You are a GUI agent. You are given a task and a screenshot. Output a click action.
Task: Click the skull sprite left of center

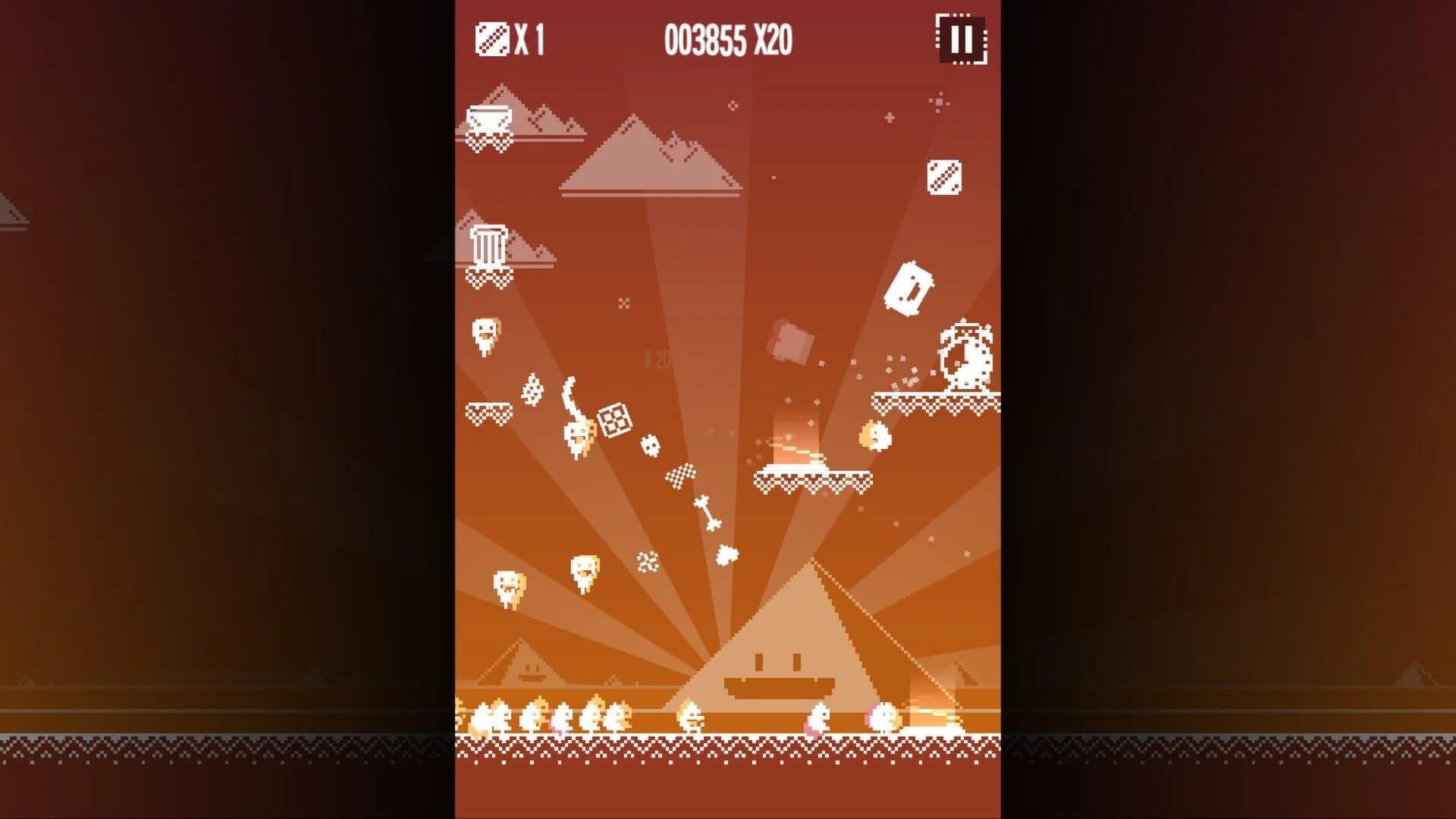tap(648, 447)
